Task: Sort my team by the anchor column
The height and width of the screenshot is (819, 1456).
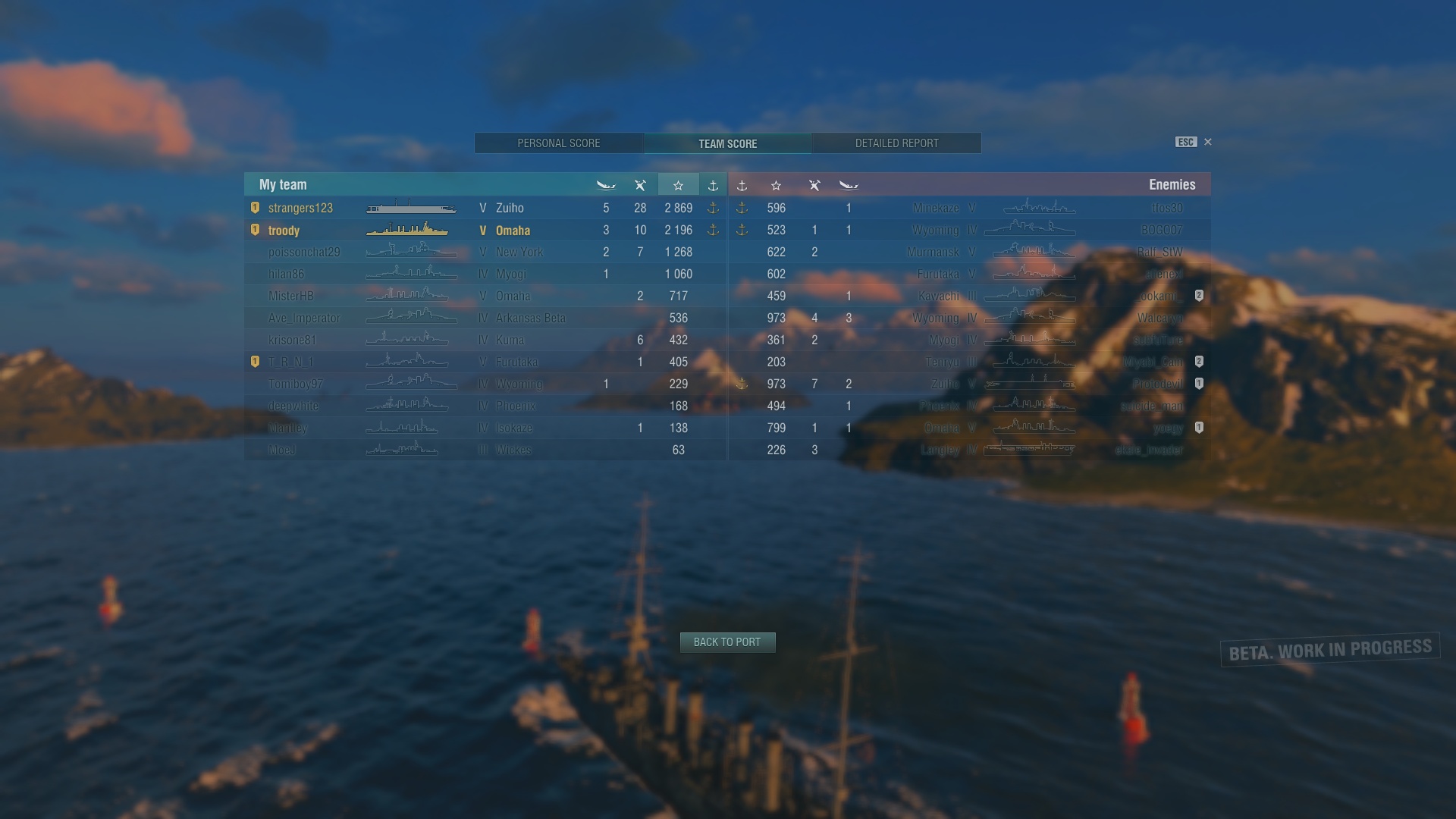Action: (713, 185)
